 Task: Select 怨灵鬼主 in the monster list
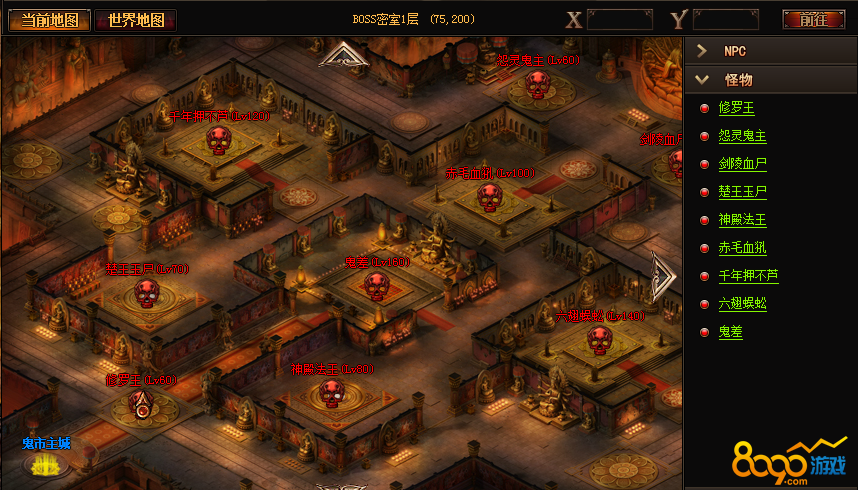coord(742,136)
